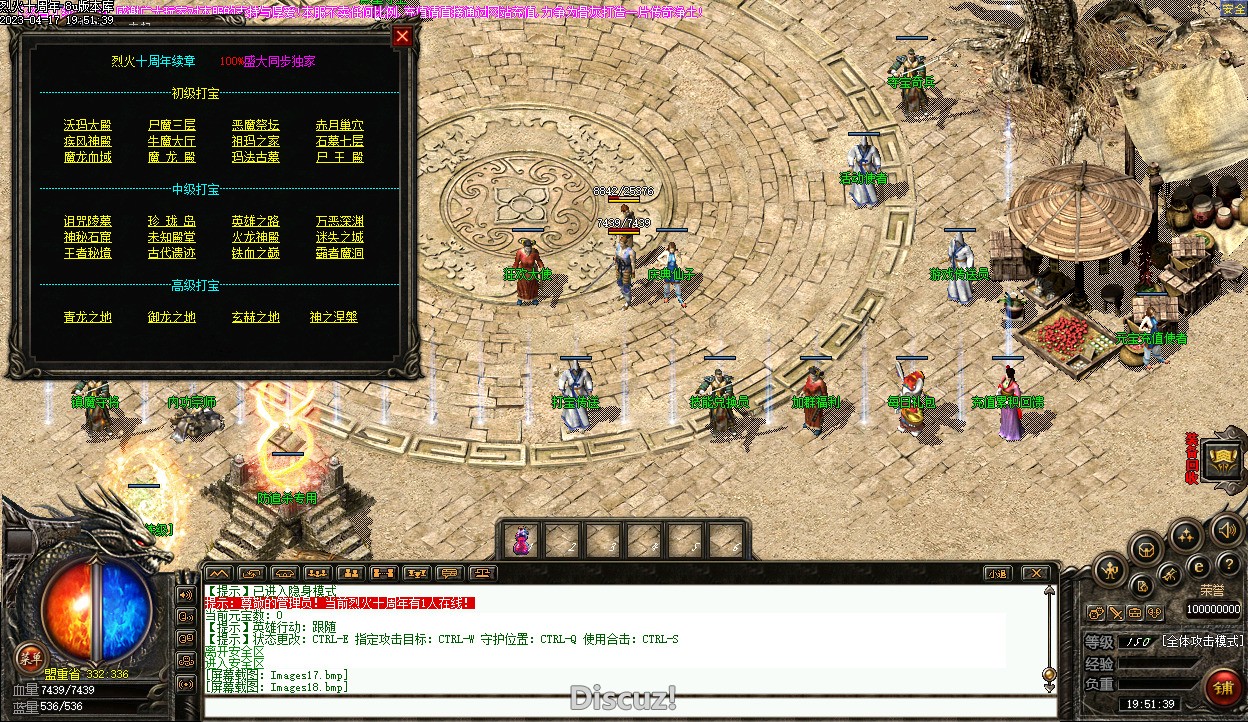This screenshot has height=722, width=1248.
Task: Teleport to 青龙之地
Action: coord(88,317)
